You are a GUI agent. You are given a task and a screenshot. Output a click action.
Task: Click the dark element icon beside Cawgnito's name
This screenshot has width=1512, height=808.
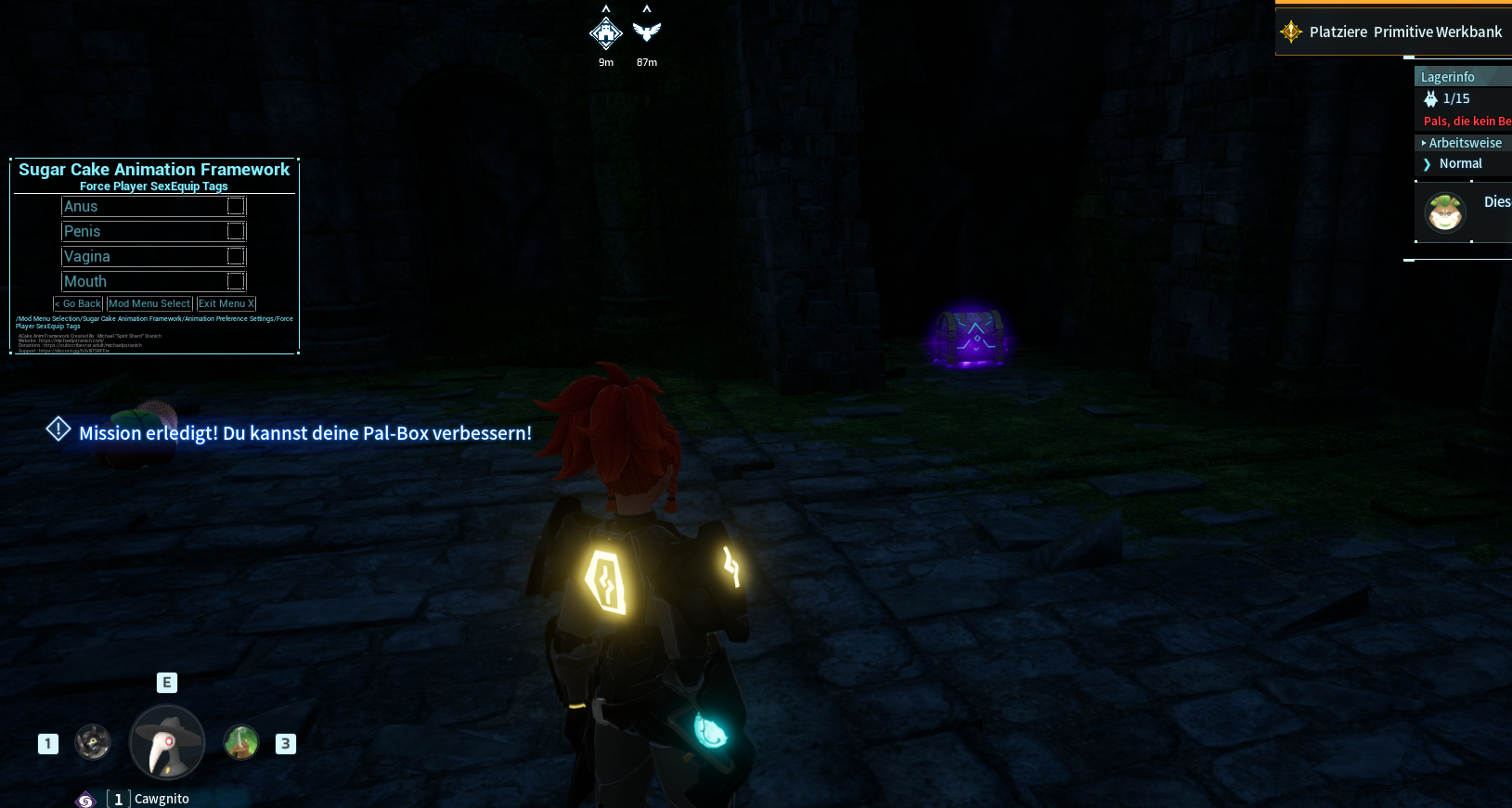(84, 799)
